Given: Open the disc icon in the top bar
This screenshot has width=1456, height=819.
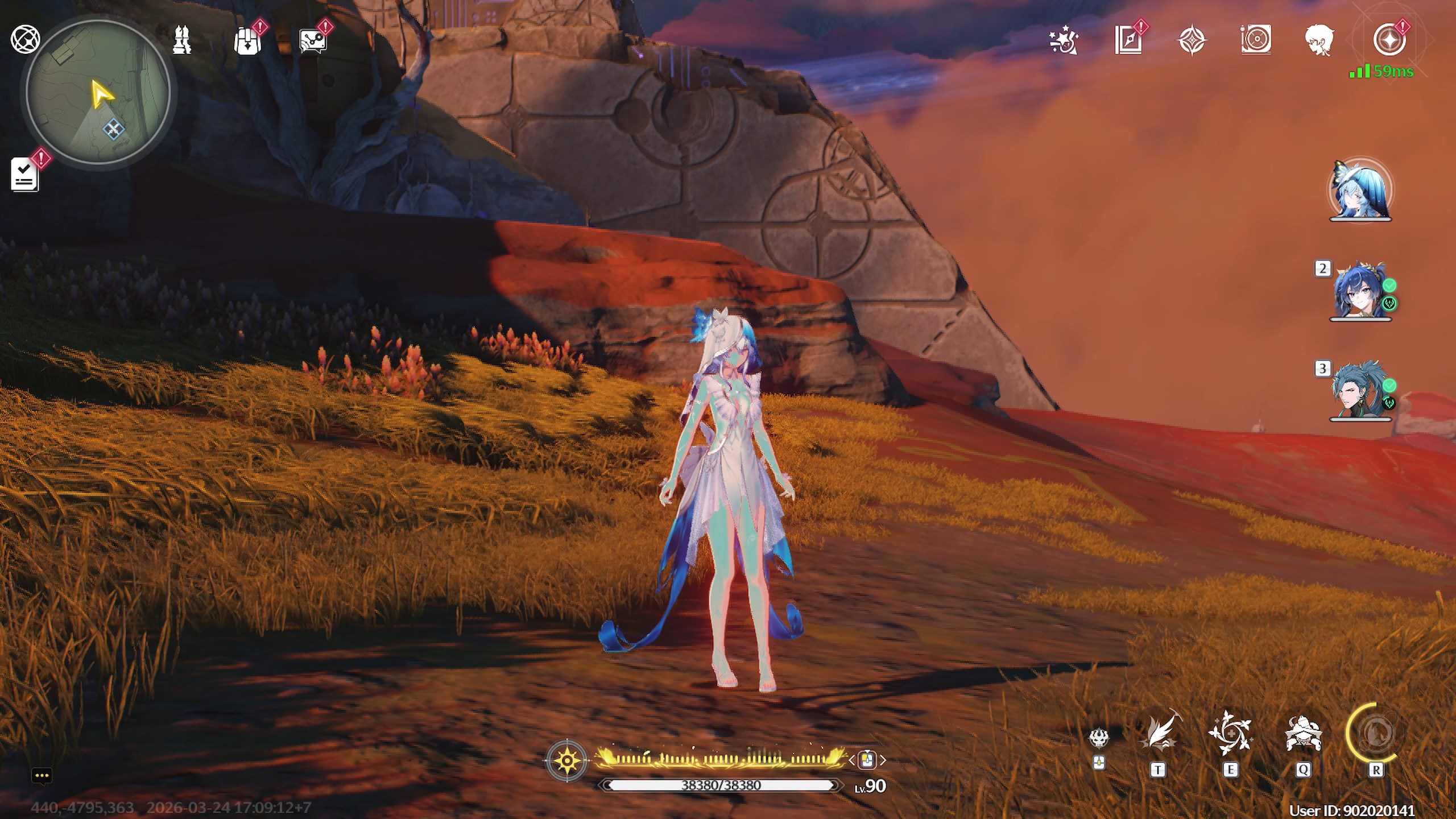Looking at the screenshot, I should (x=1255, y=41).
